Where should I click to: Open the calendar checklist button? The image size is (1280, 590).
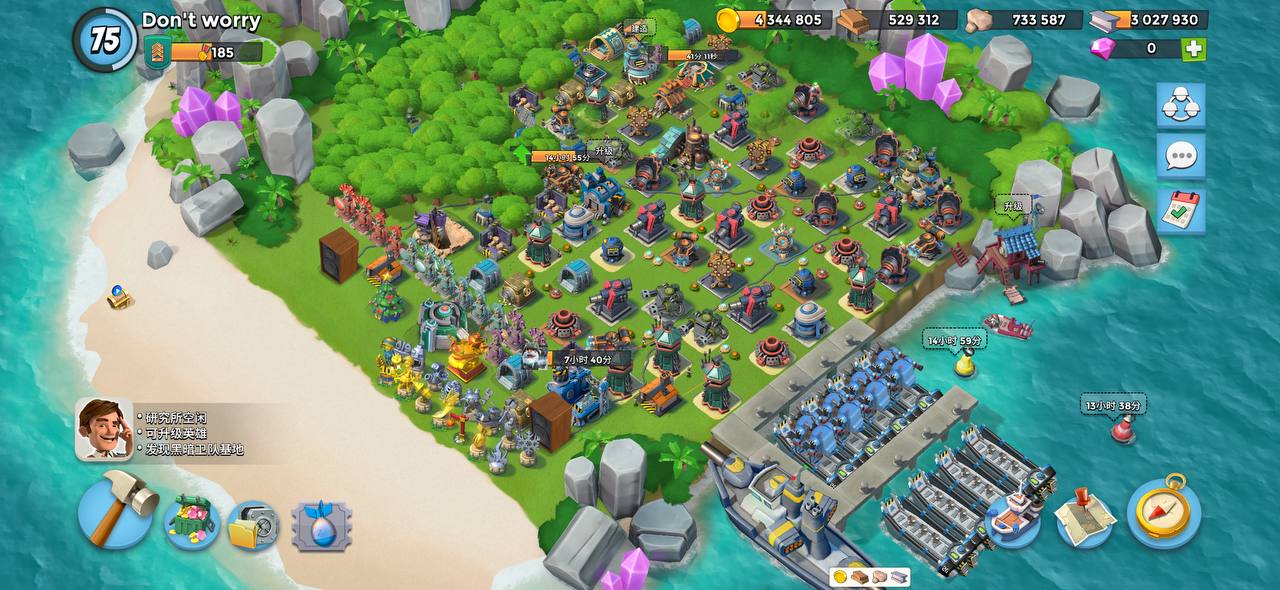point(1181,210)
